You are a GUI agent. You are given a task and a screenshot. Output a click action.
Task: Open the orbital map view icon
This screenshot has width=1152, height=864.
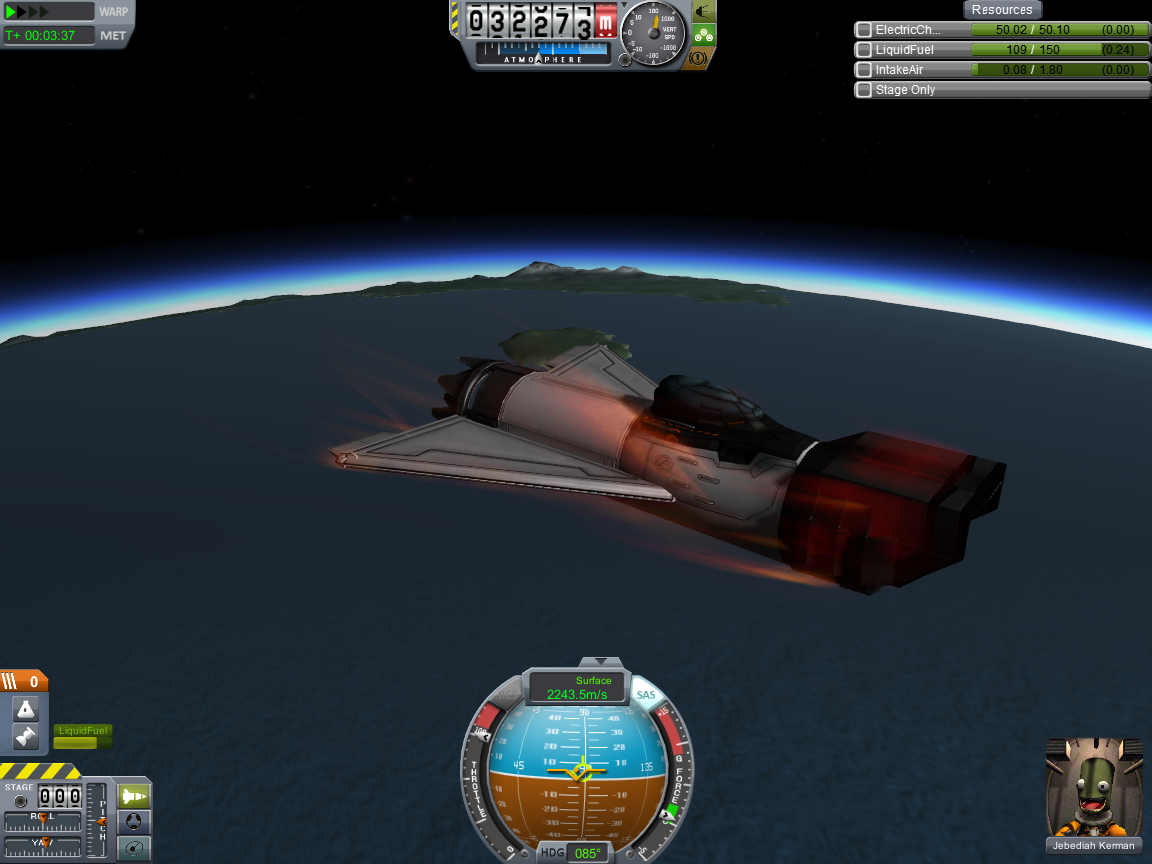click(134, 848)
